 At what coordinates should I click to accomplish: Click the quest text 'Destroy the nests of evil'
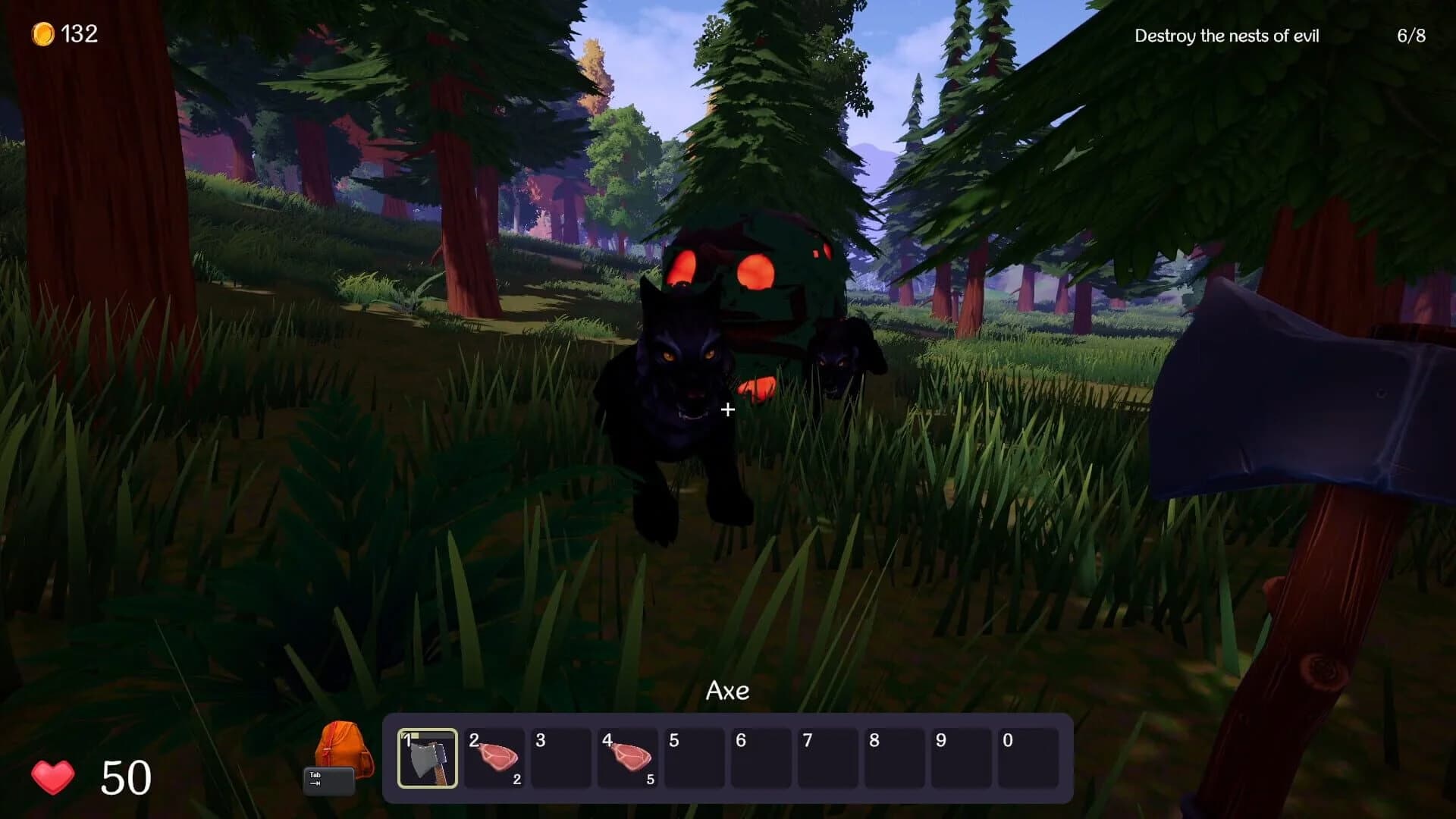1227,35
